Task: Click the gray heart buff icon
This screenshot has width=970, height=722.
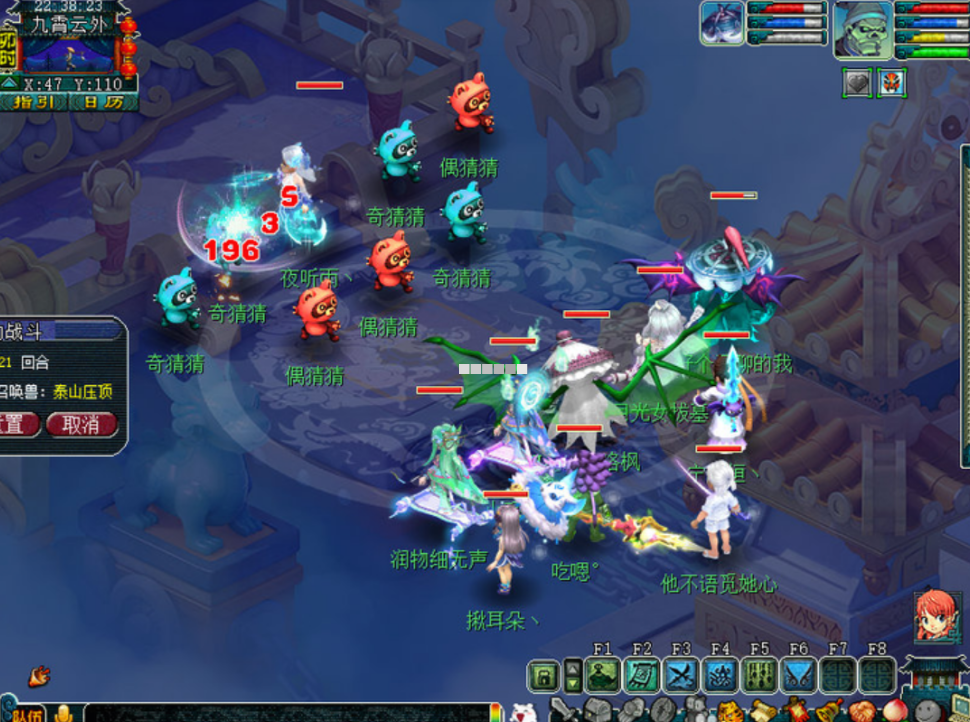Action: [858, 83]
